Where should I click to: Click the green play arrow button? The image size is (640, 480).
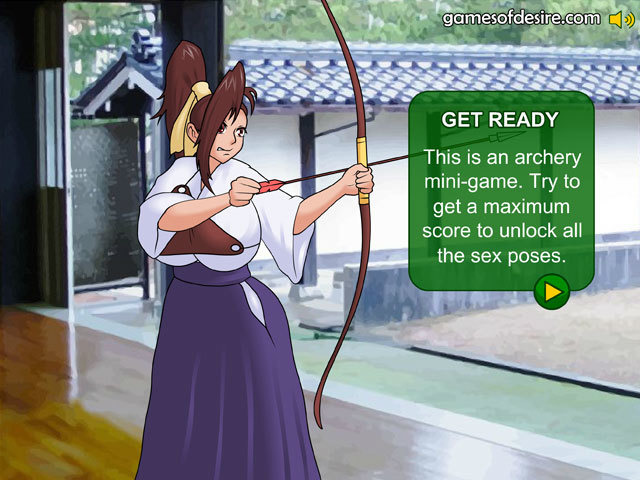click(x=551, y=292)
